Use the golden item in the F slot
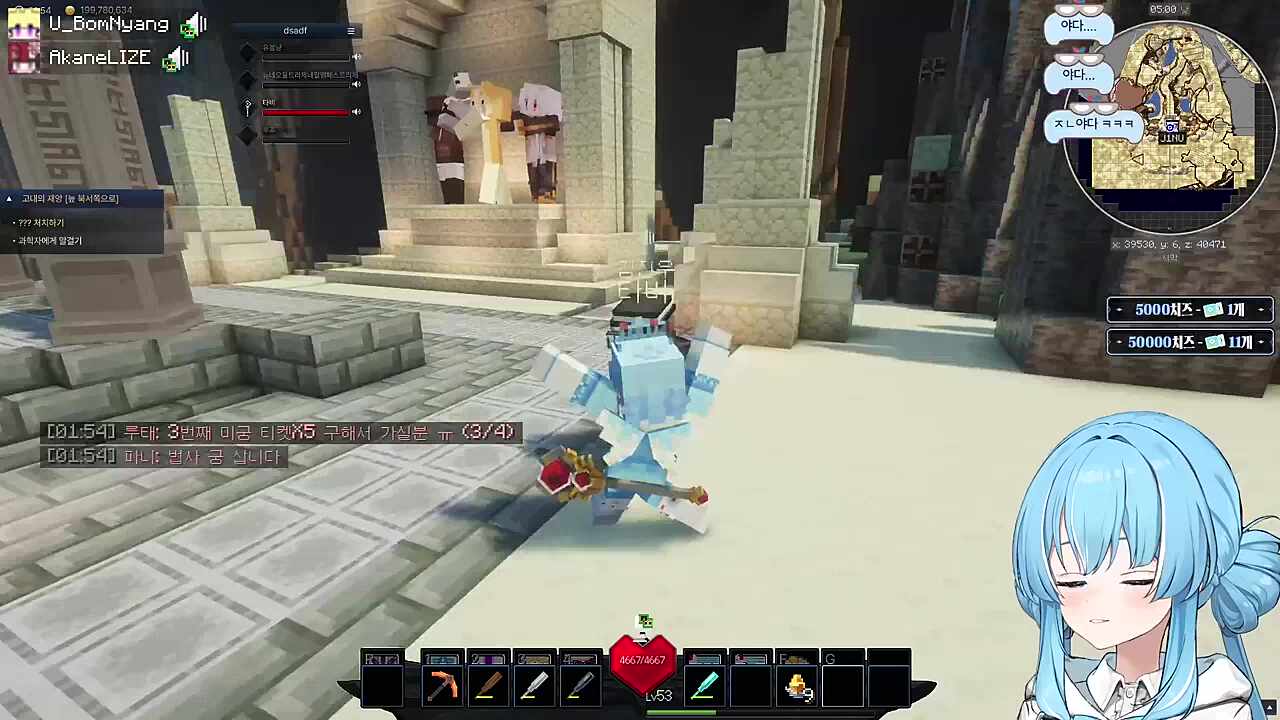The height and width of the screenshot is (720, 1280). point(797,686)
